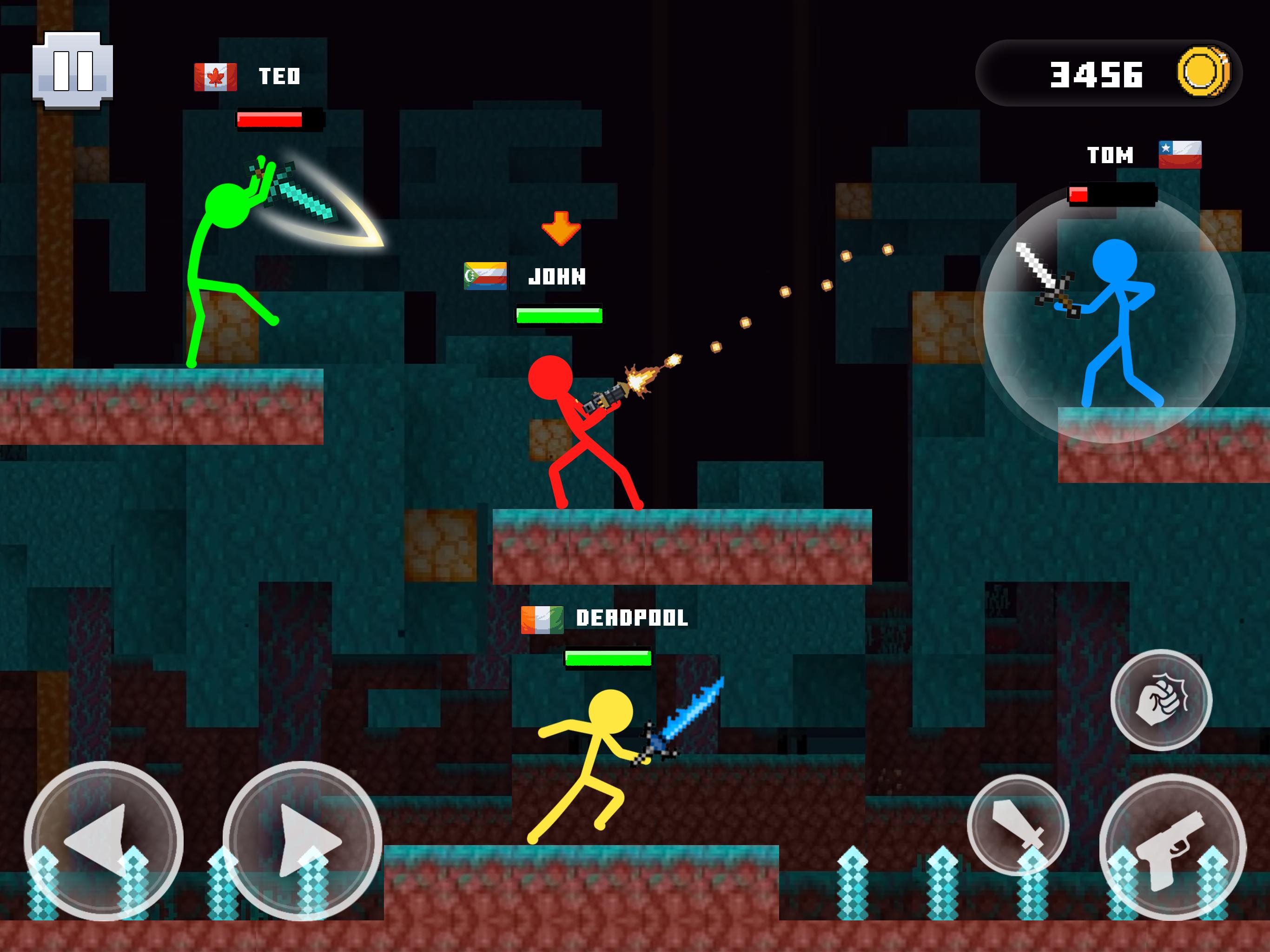Screen dimensions: 1270x952
Task: Tap the move right arrow button
Action: click(302, 840)
